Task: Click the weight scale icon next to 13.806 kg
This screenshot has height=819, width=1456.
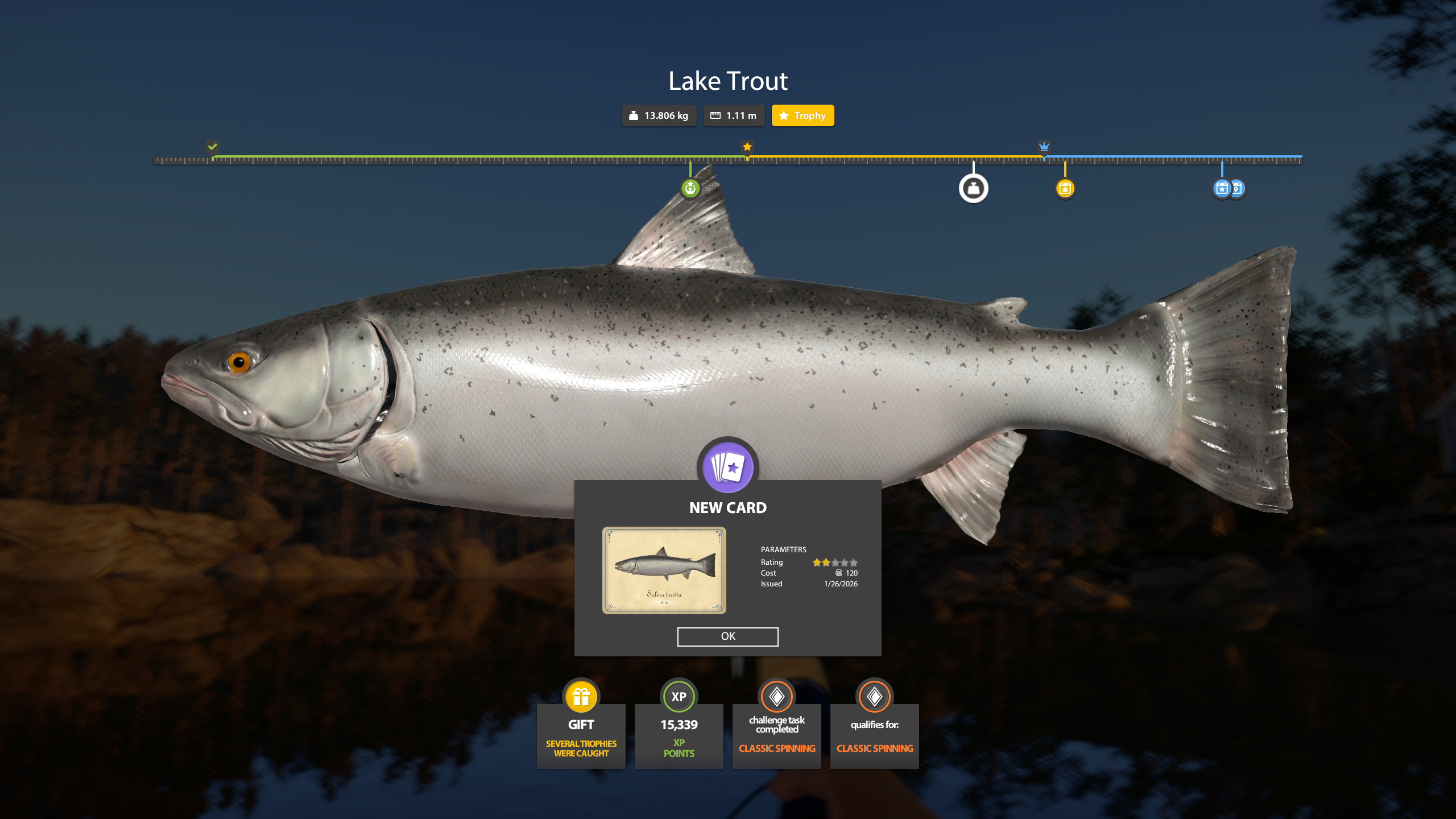Action: pos(633,115)
